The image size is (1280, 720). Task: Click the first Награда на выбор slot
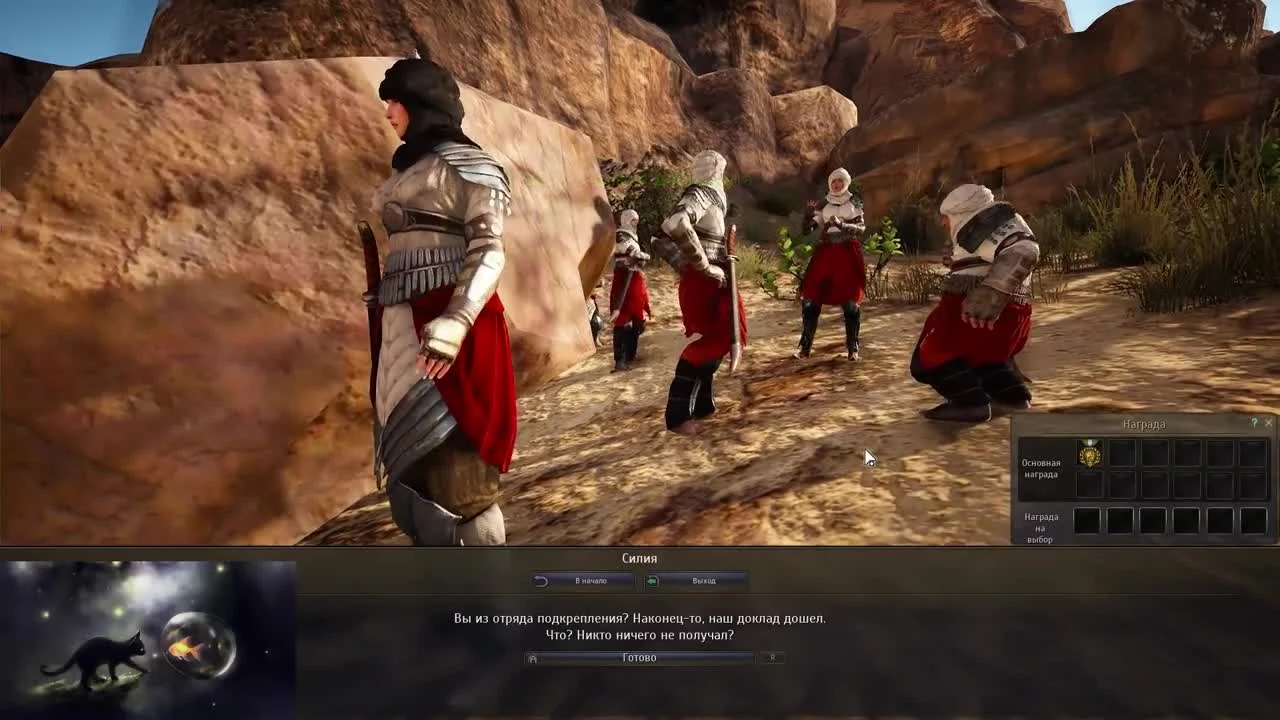[x=1089, y=521]
